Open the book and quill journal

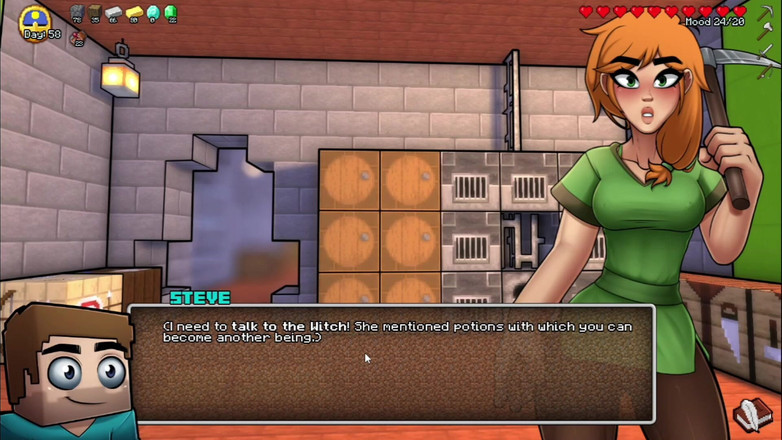tap(750, 412)
